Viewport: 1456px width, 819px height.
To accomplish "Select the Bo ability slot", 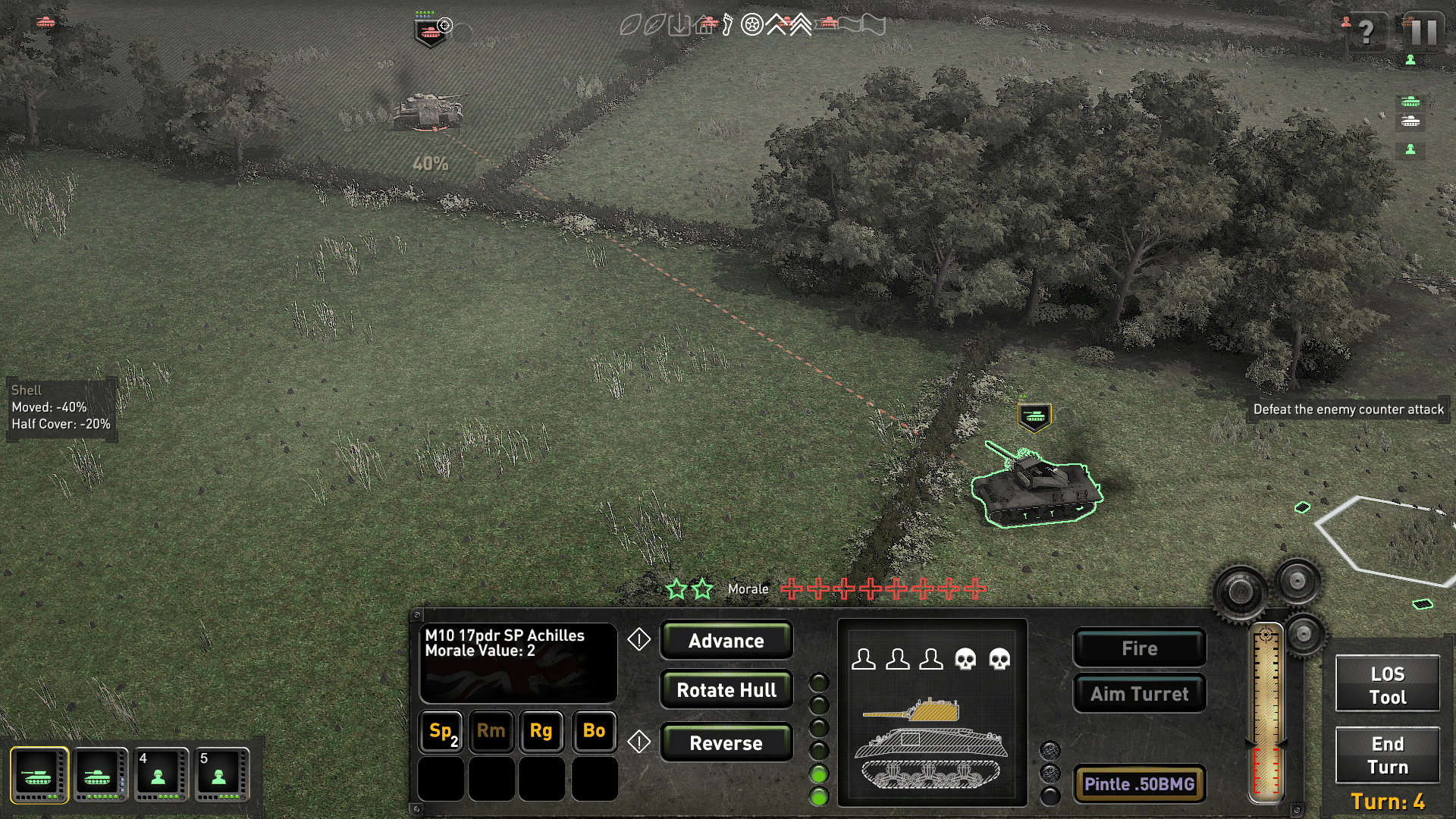I will point(594,732).
